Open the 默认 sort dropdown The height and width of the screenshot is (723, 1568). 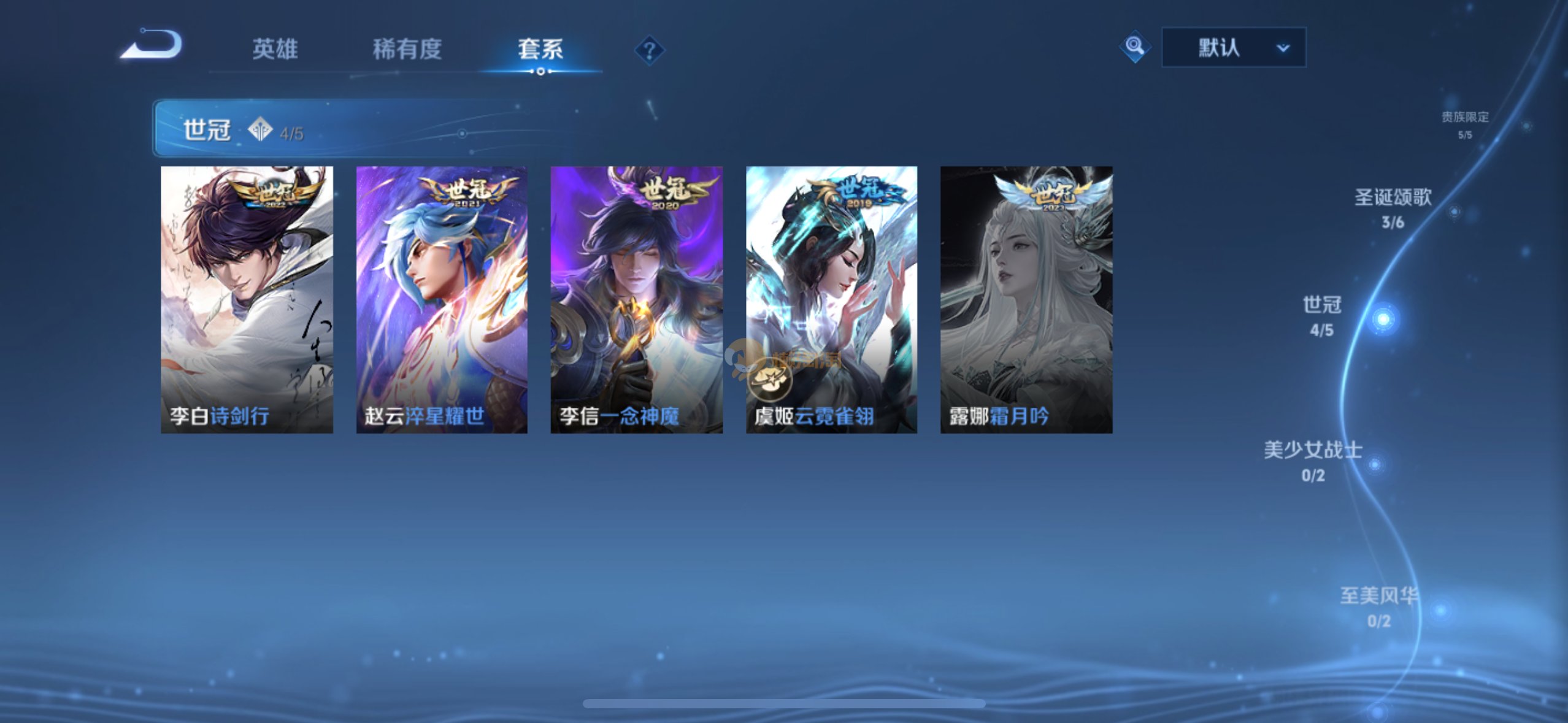(x=1234, y=47)
